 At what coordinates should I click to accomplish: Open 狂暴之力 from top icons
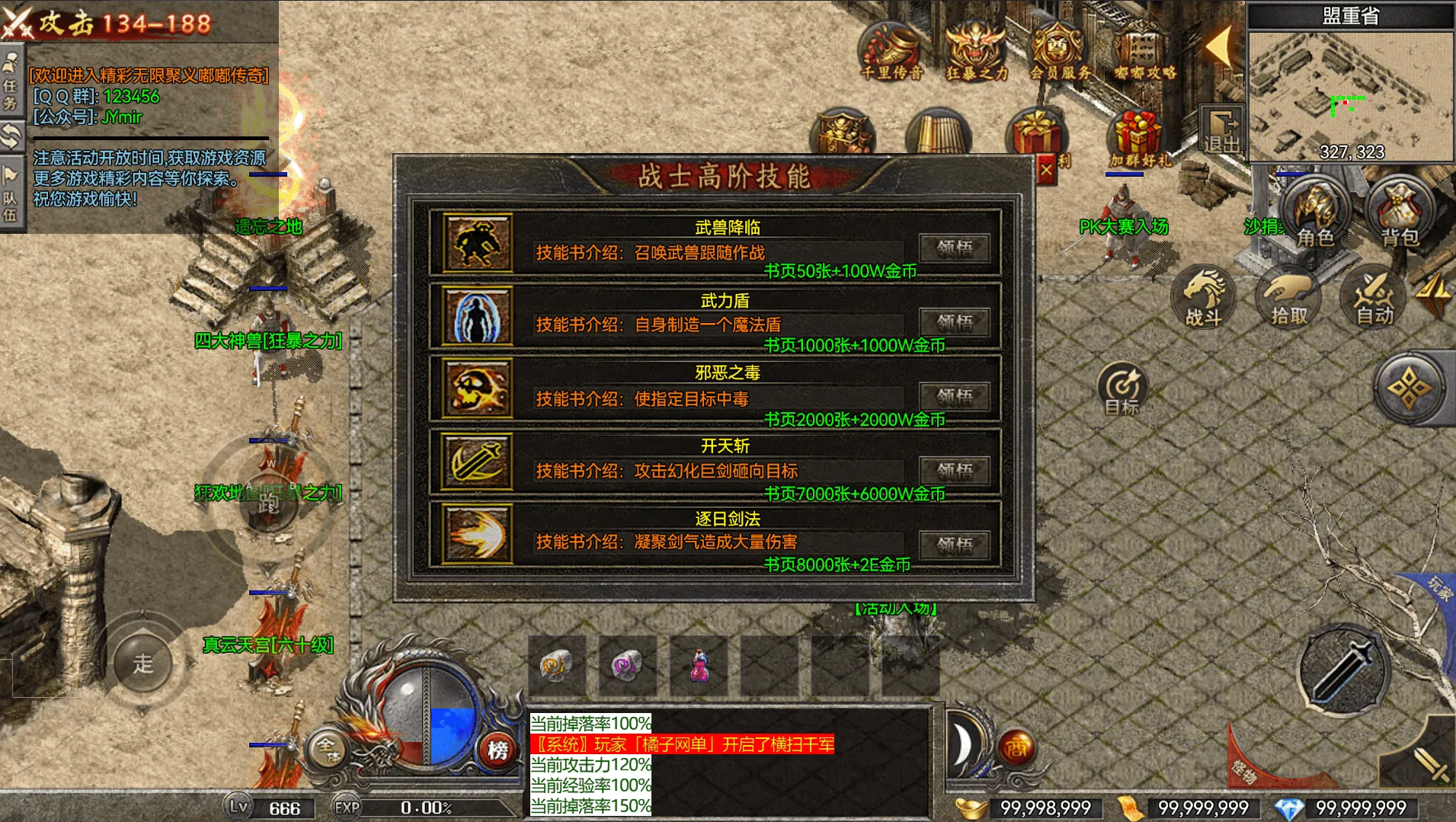976,52
